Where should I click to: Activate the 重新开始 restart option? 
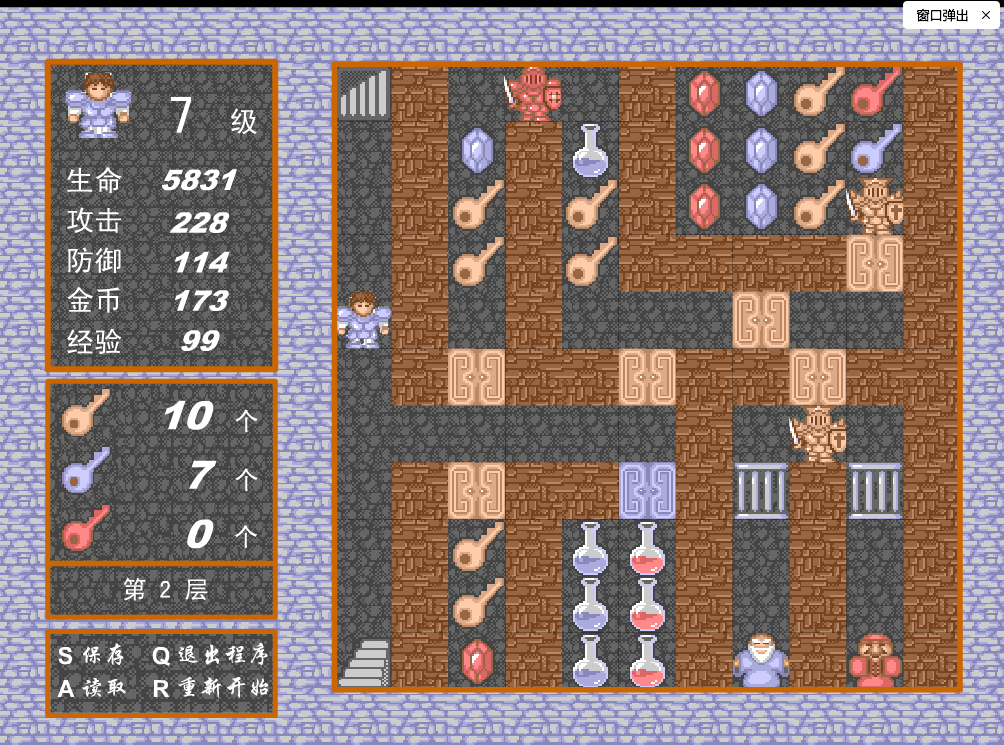(210, 688)
